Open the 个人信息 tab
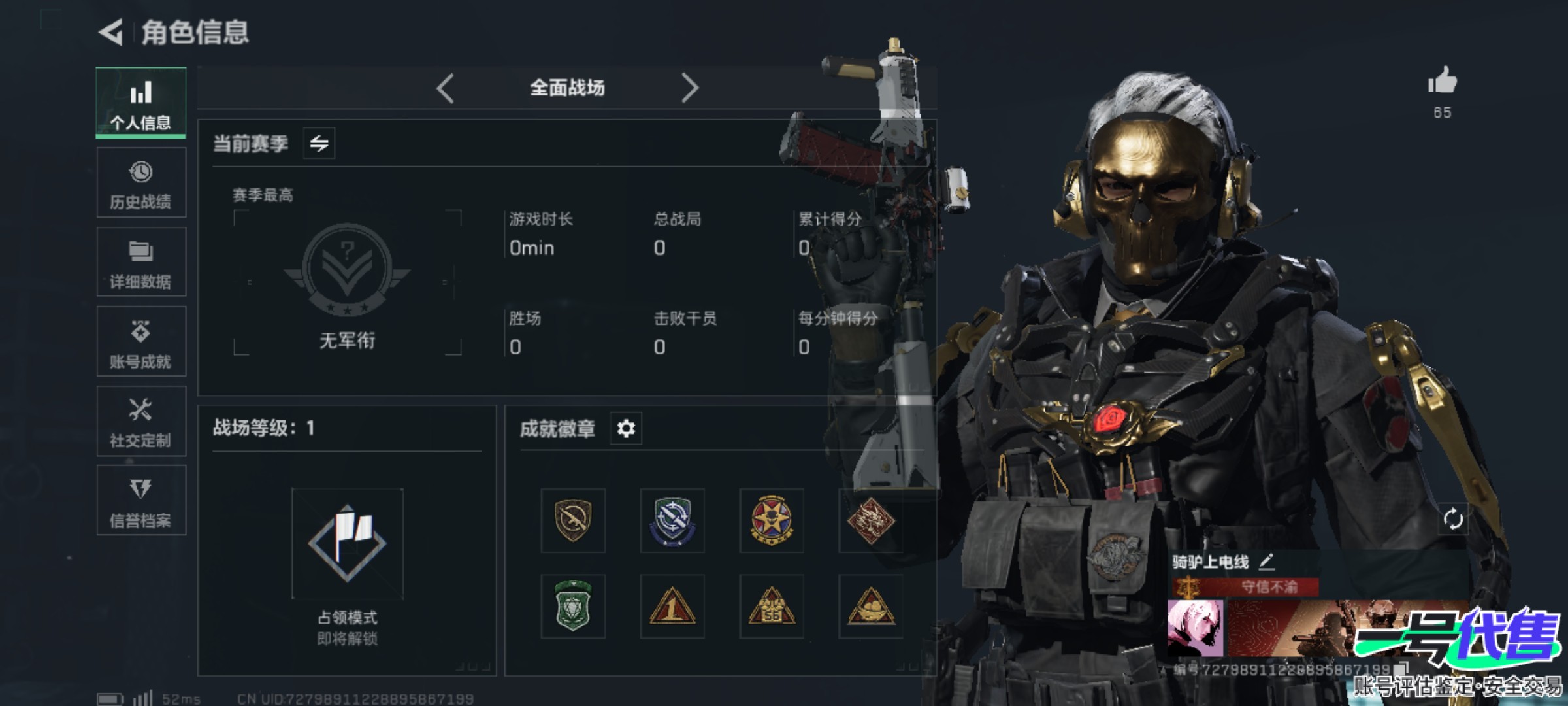The height and width of the screenshot is (706, 1568). 141,103
